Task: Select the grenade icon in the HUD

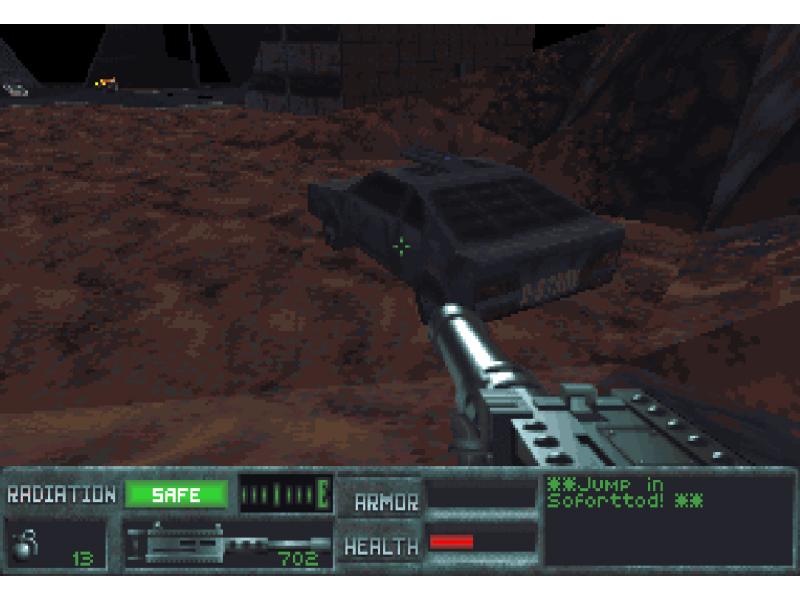Action: 24,544
